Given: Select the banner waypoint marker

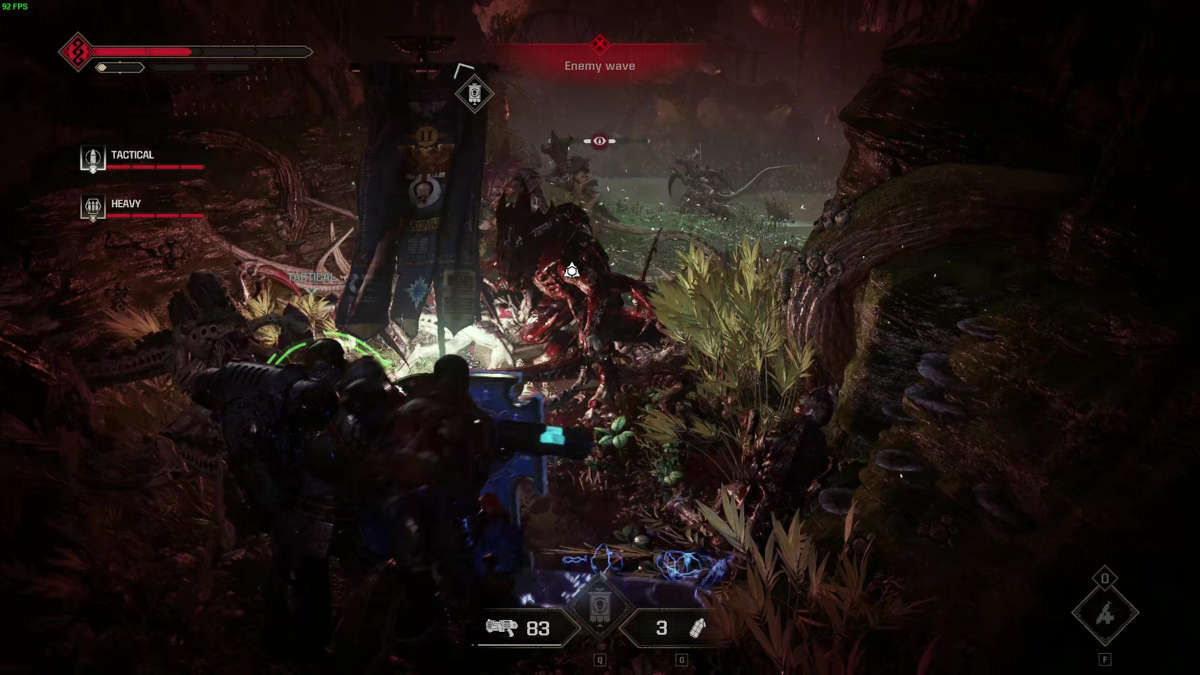Looking at the screenshot, I should click(474, 94).
